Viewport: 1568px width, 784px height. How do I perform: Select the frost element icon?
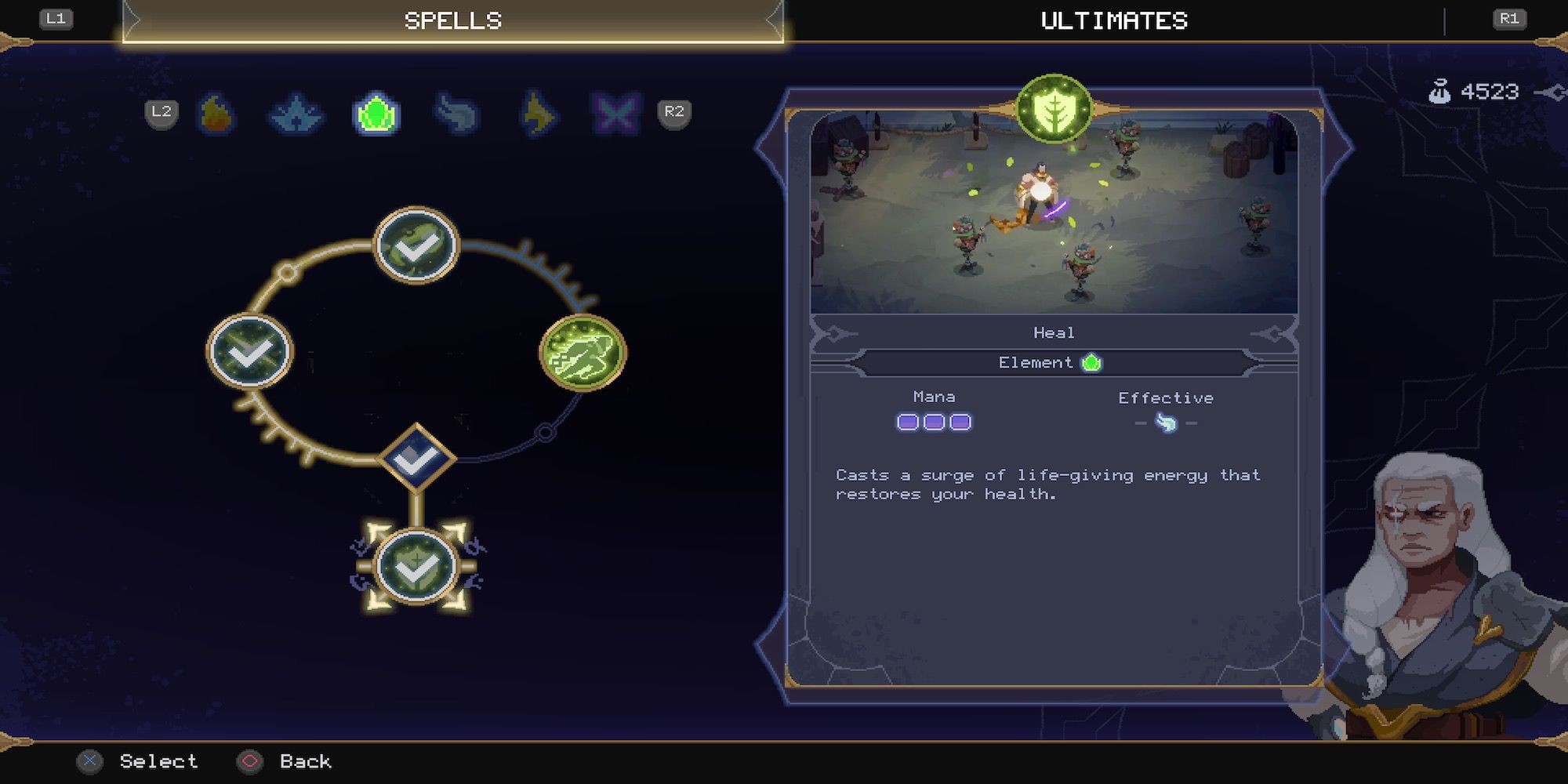pyautogui.click(x=296, y=114)
